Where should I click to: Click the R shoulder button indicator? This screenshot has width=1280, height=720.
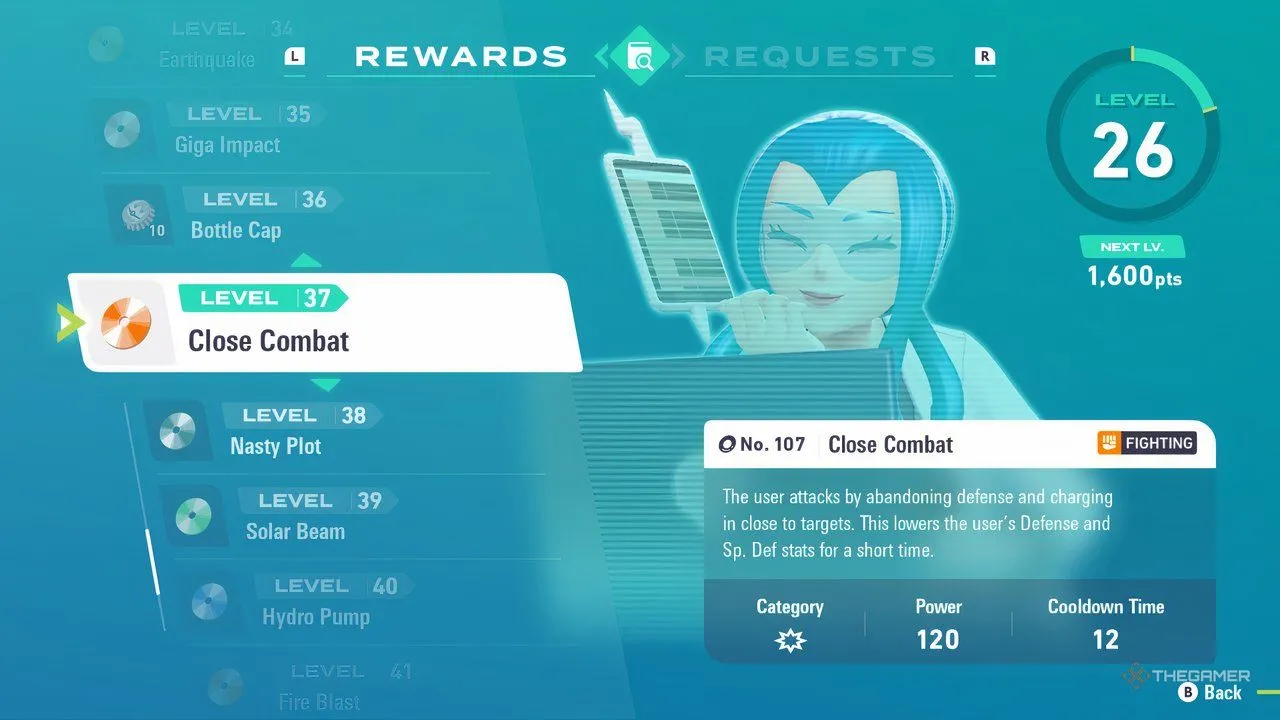point(985,58)
